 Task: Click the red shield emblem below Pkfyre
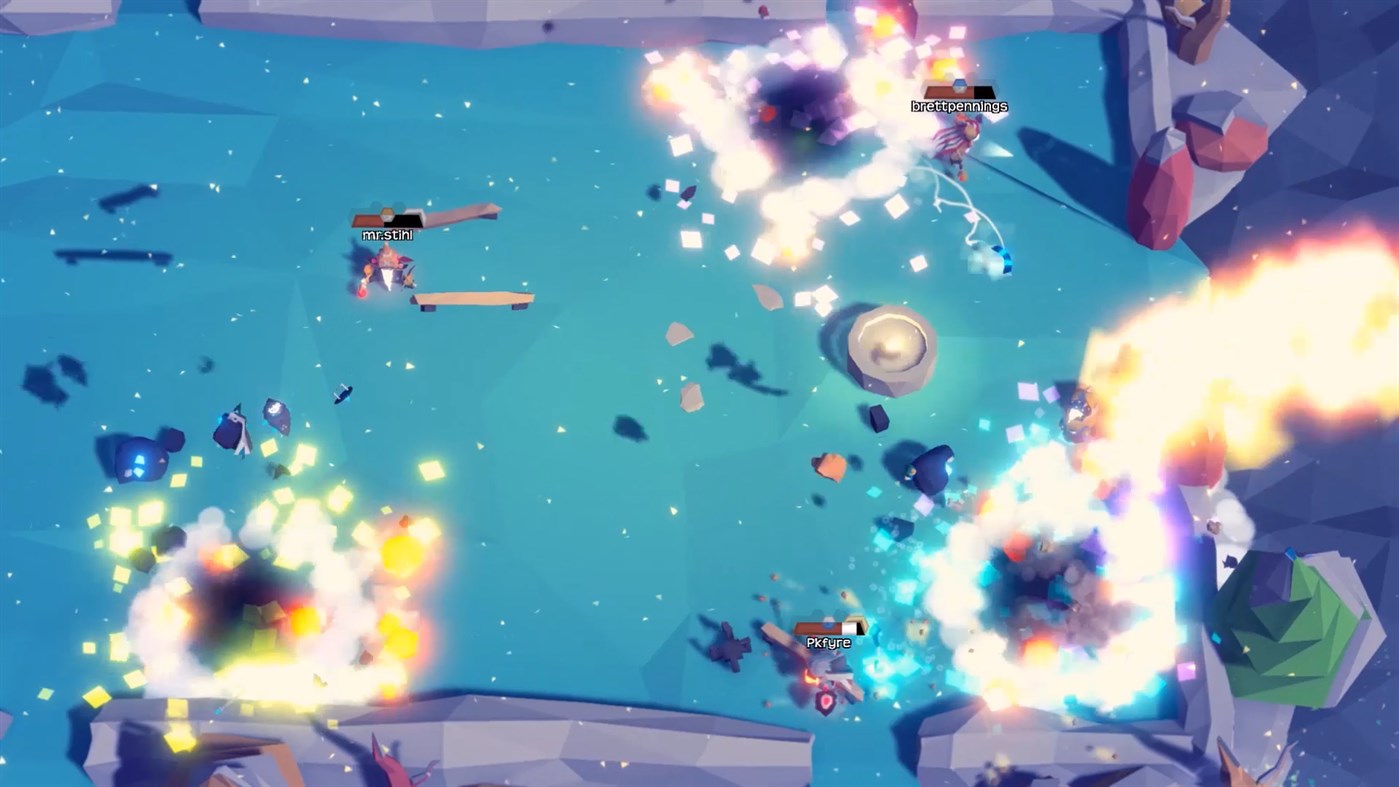point(825,700)
